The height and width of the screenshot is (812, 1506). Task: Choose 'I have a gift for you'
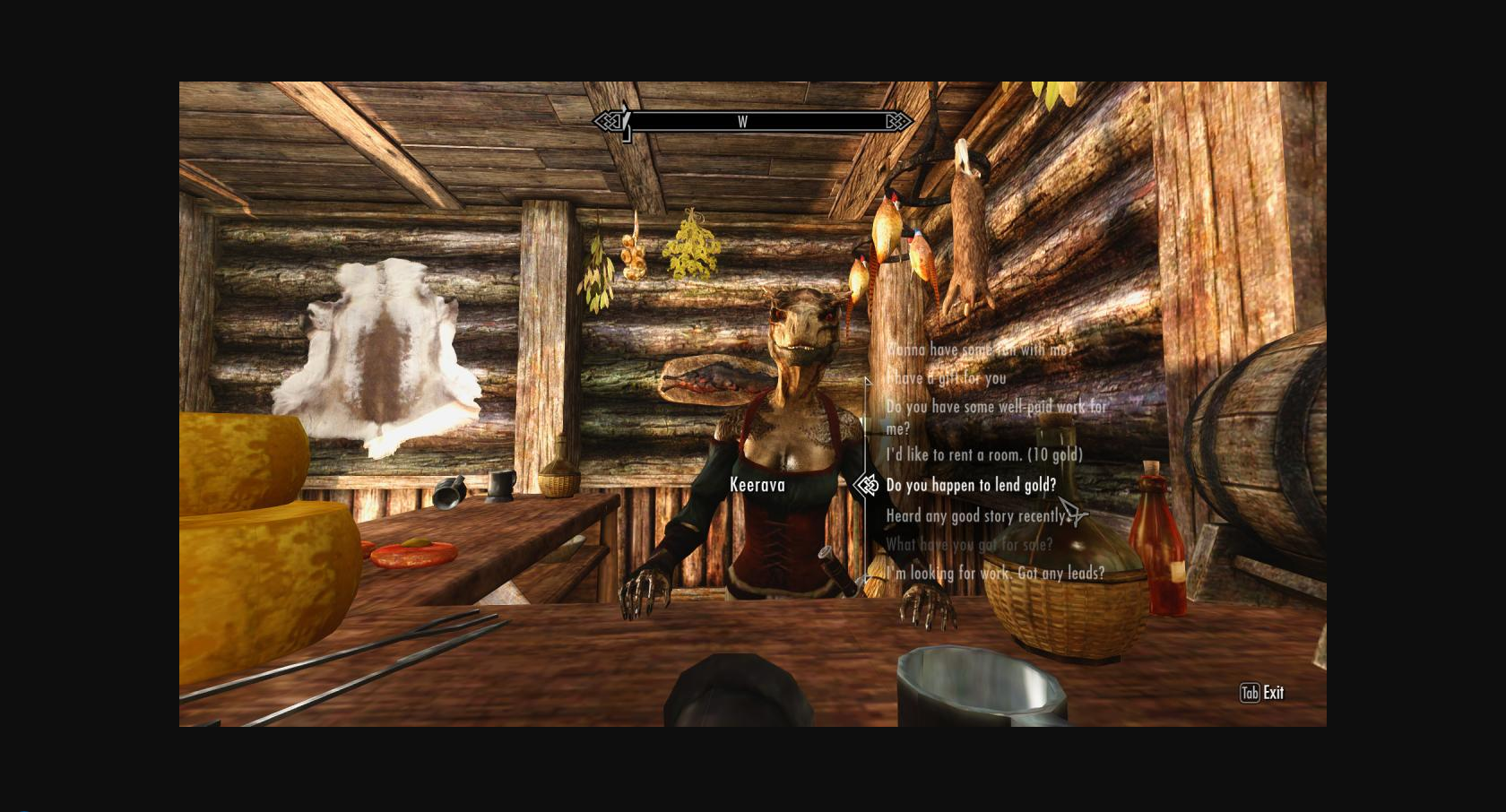(944, 378)
